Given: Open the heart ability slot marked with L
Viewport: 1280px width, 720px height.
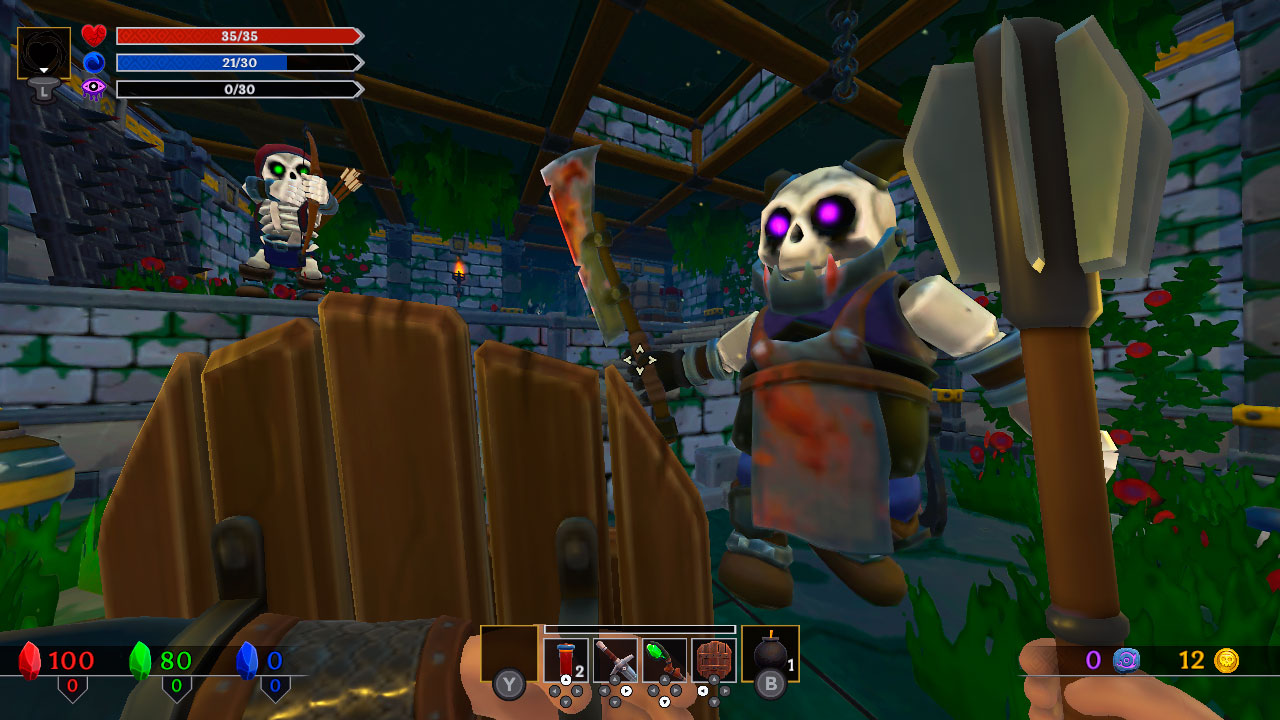Looking at the screenshot, I should pyautogui.click(x=44, y=52).
